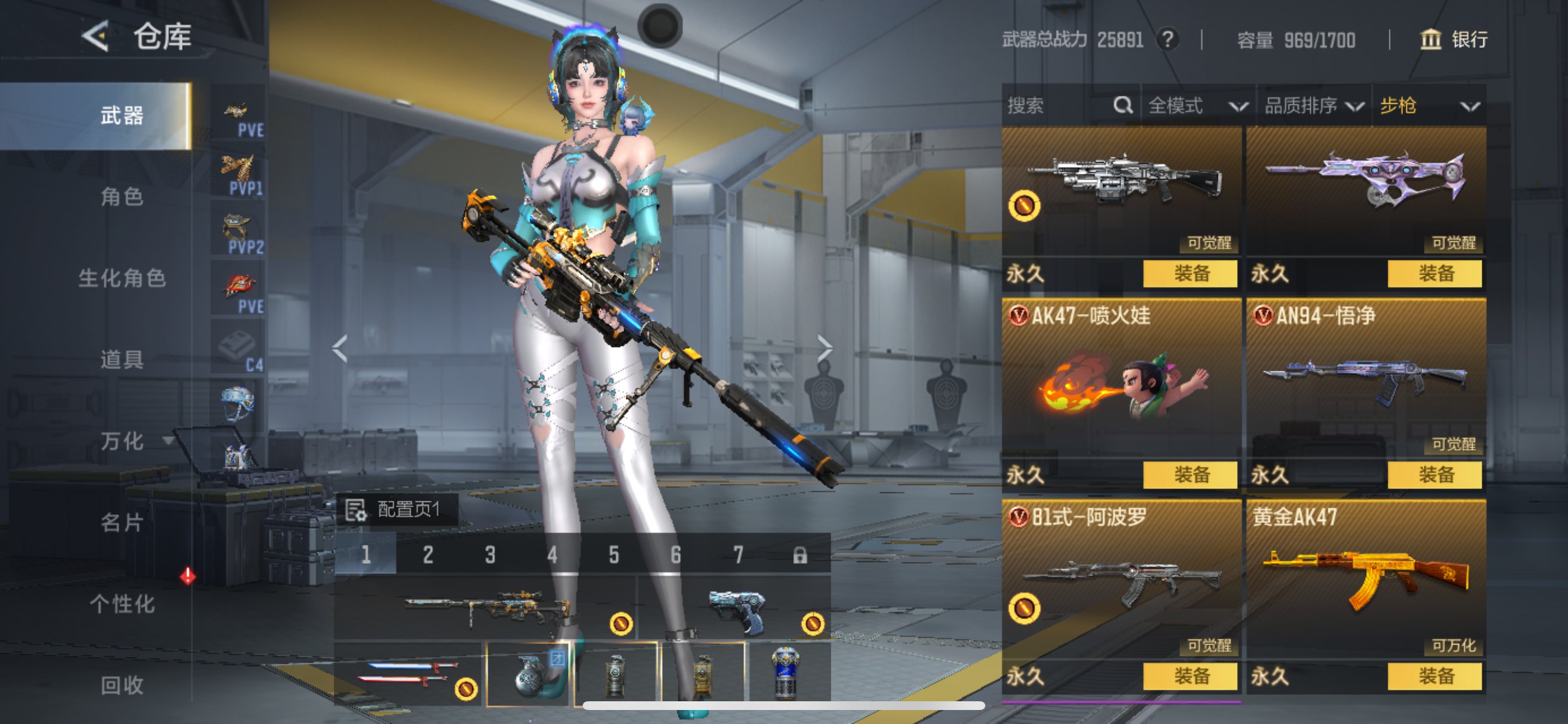Open the 银行 bank

click(x=1454, y=40)
